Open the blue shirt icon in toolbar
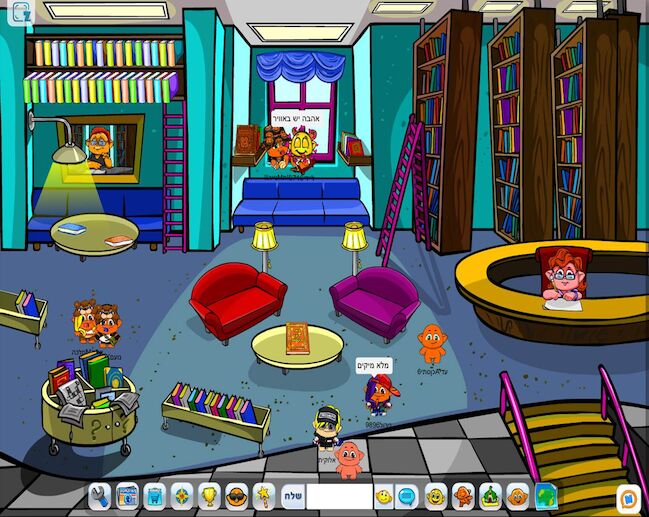 click(154, 495)
